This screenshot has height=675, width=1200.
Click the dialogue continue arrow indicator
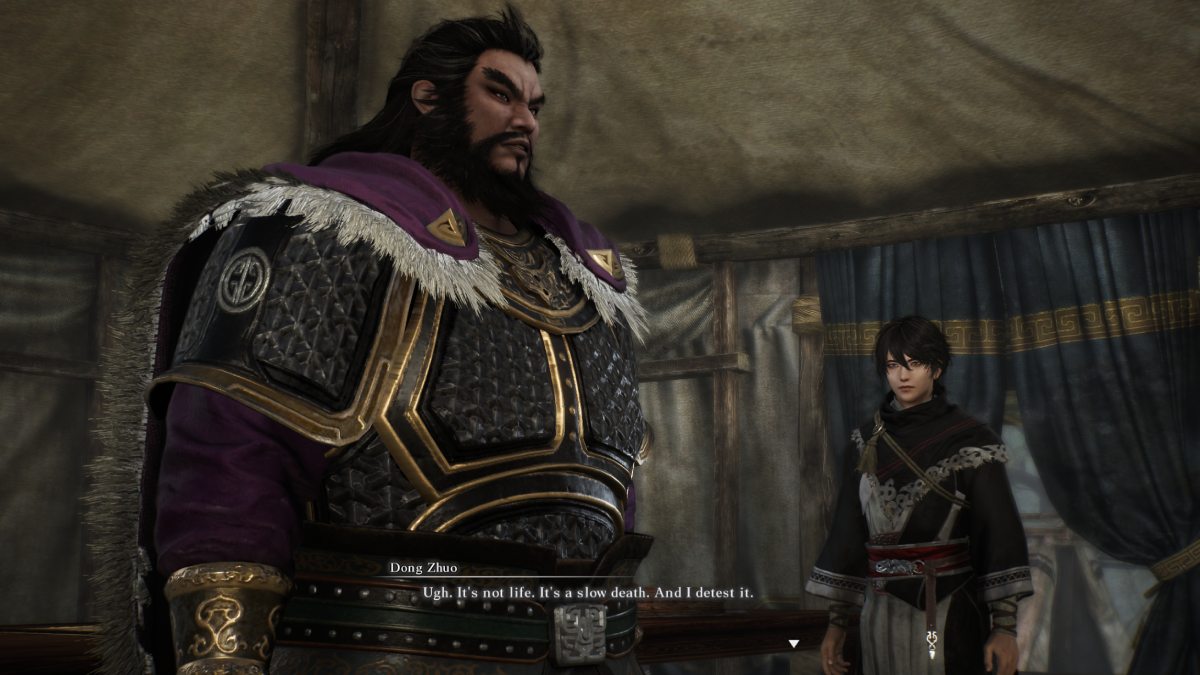point(794,644)
